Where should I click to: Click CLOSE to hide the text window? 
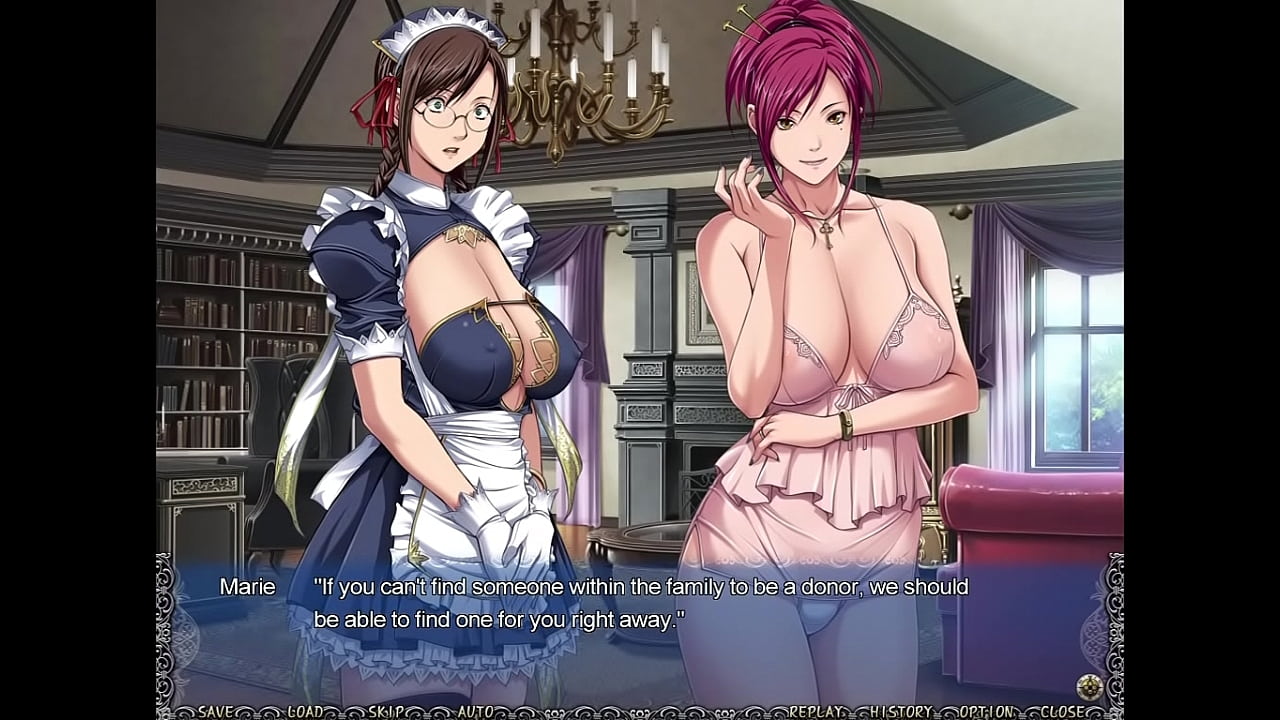(1062, 712)
